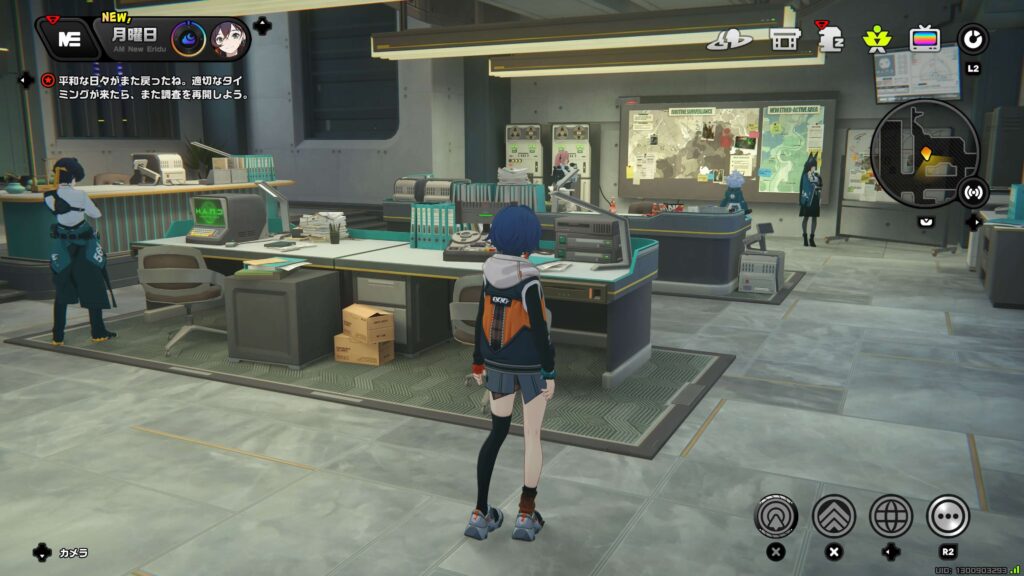
Task: Open the planet and figure icon
Action: [x=729, y=40]
